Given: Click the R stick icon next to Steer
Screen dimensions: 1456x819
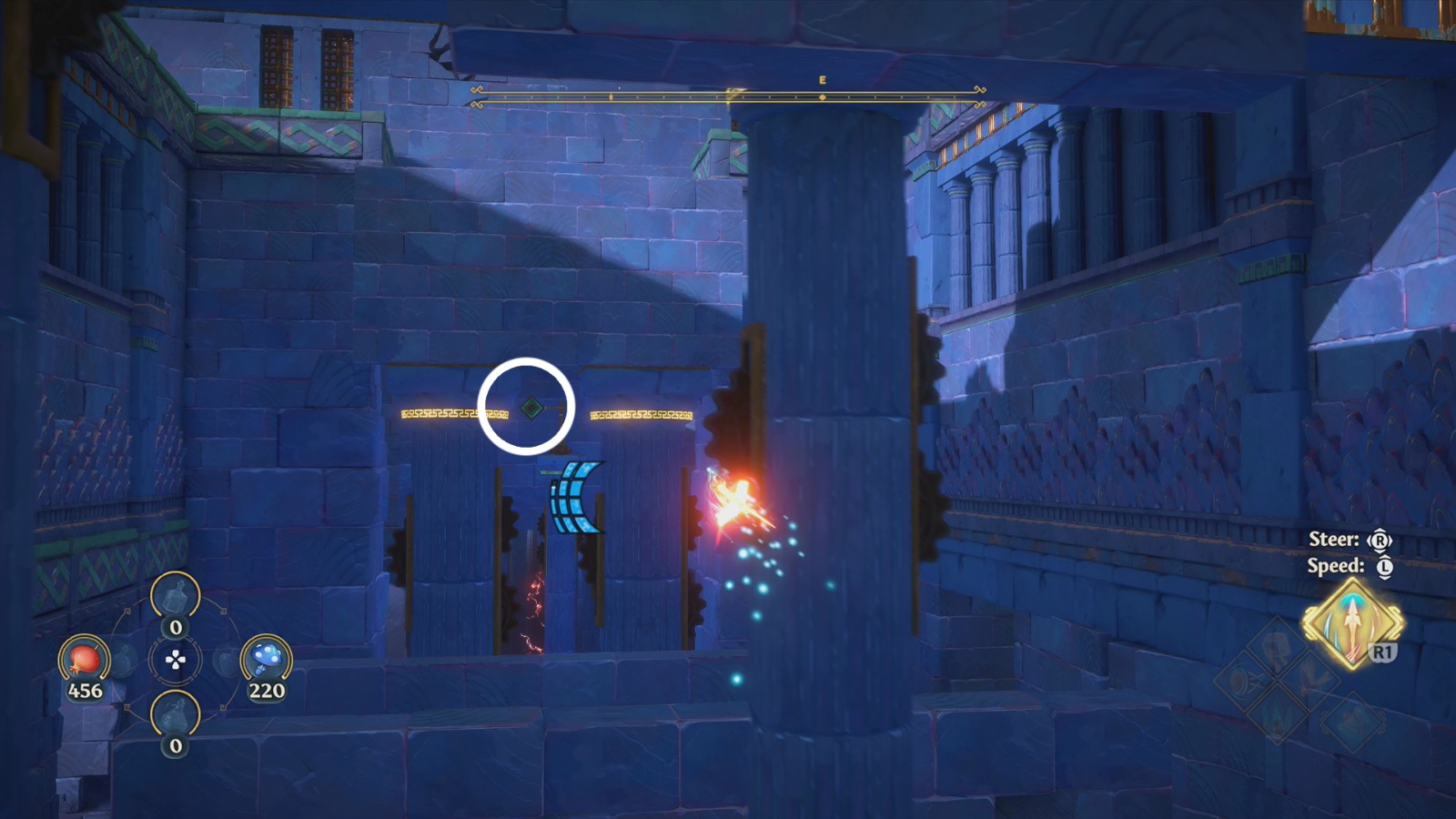Looking at the screenshot, I should point(1380,540).
